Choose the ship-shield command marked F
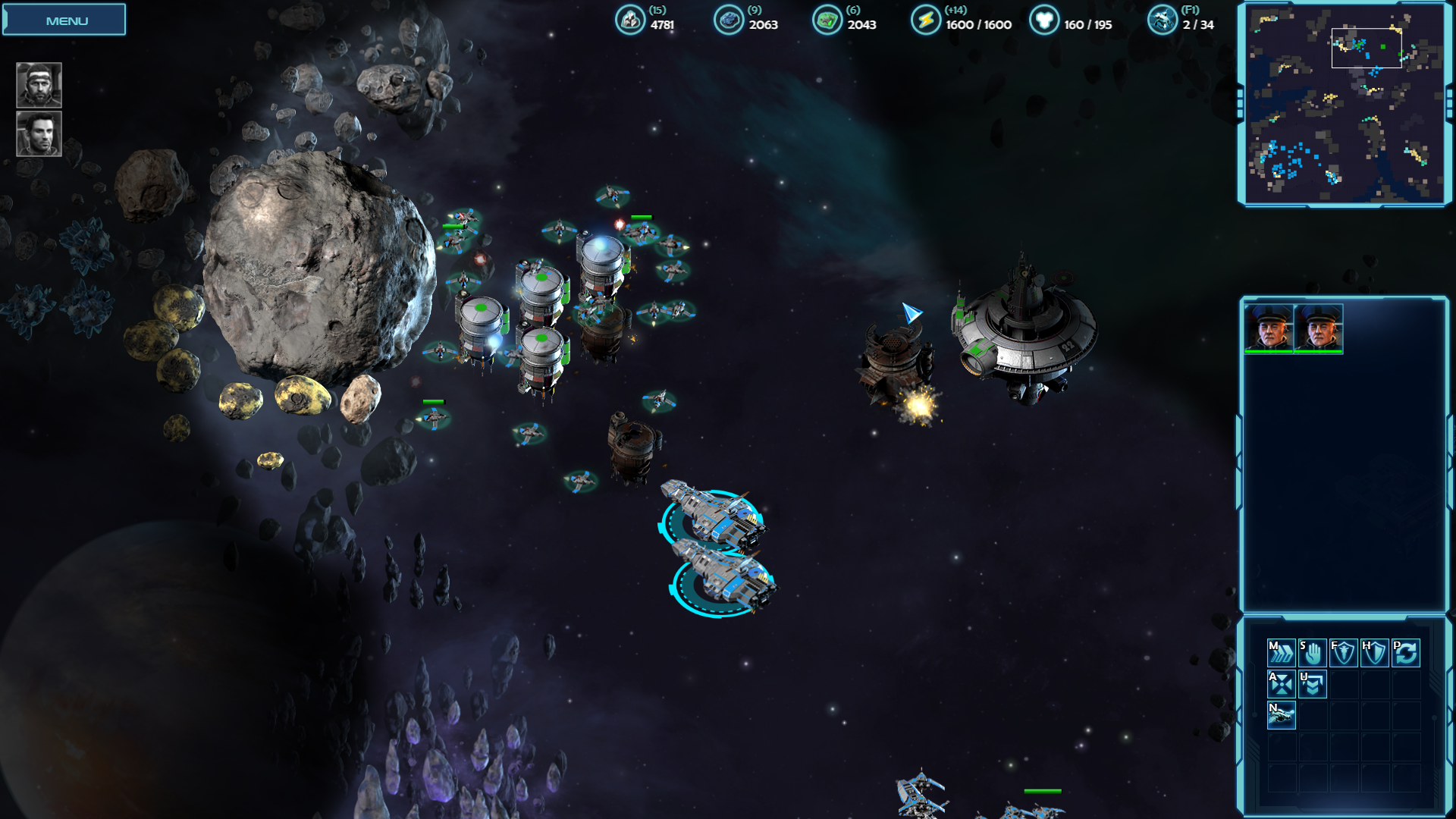Viewport: 1456px width, 819px height. pyautogui.click(x=1343, y=653)
